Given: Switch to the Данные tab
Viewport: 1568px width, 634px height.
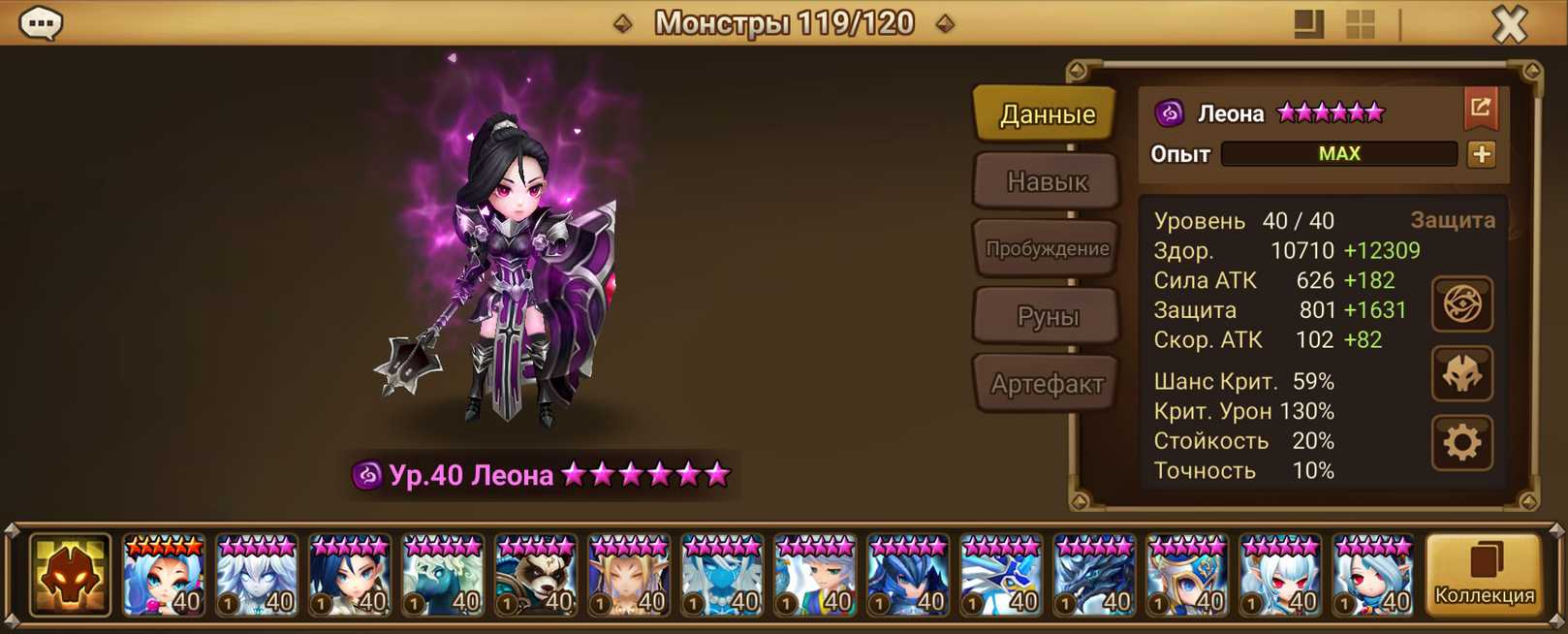Looking at the screenshot, I should point(1047,114).
